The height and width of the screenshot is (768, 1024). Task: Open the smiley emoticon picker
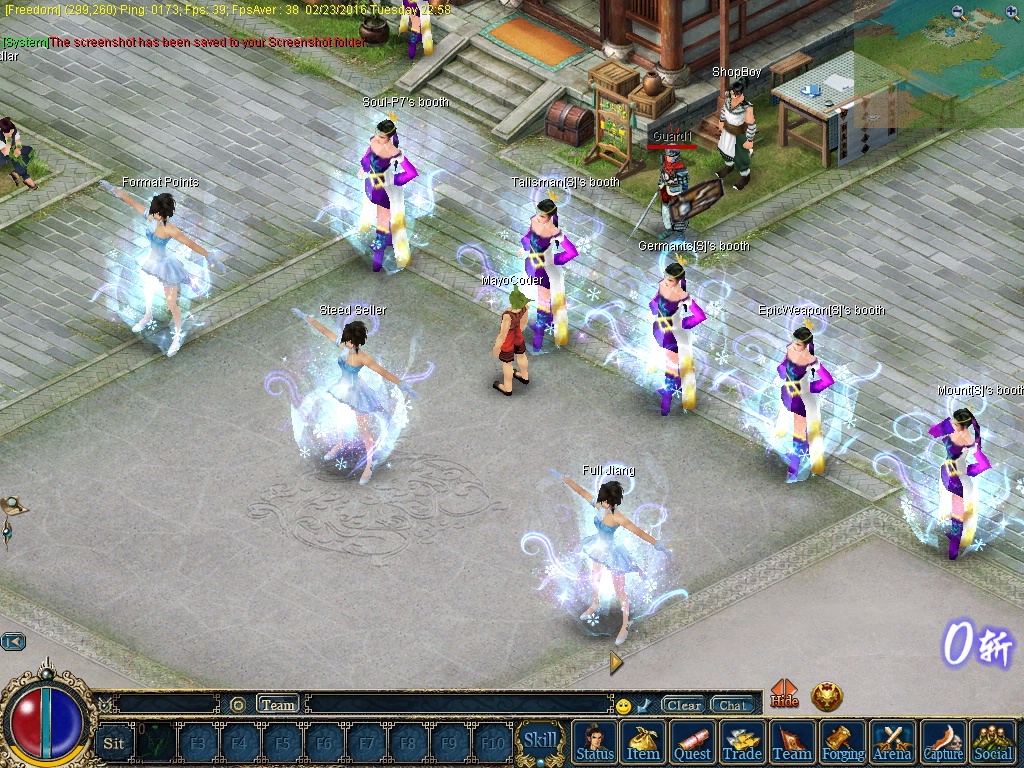pos(624,706)
